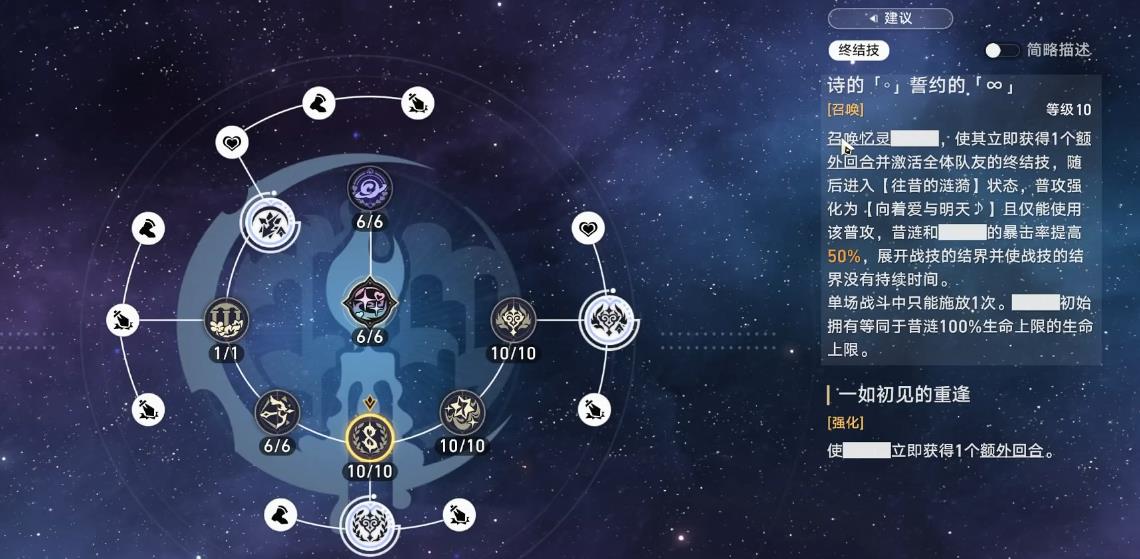This screenshot has height=559, width=1140.
Task: Open the large bonus node on the right ring
Action: point(607,319)
